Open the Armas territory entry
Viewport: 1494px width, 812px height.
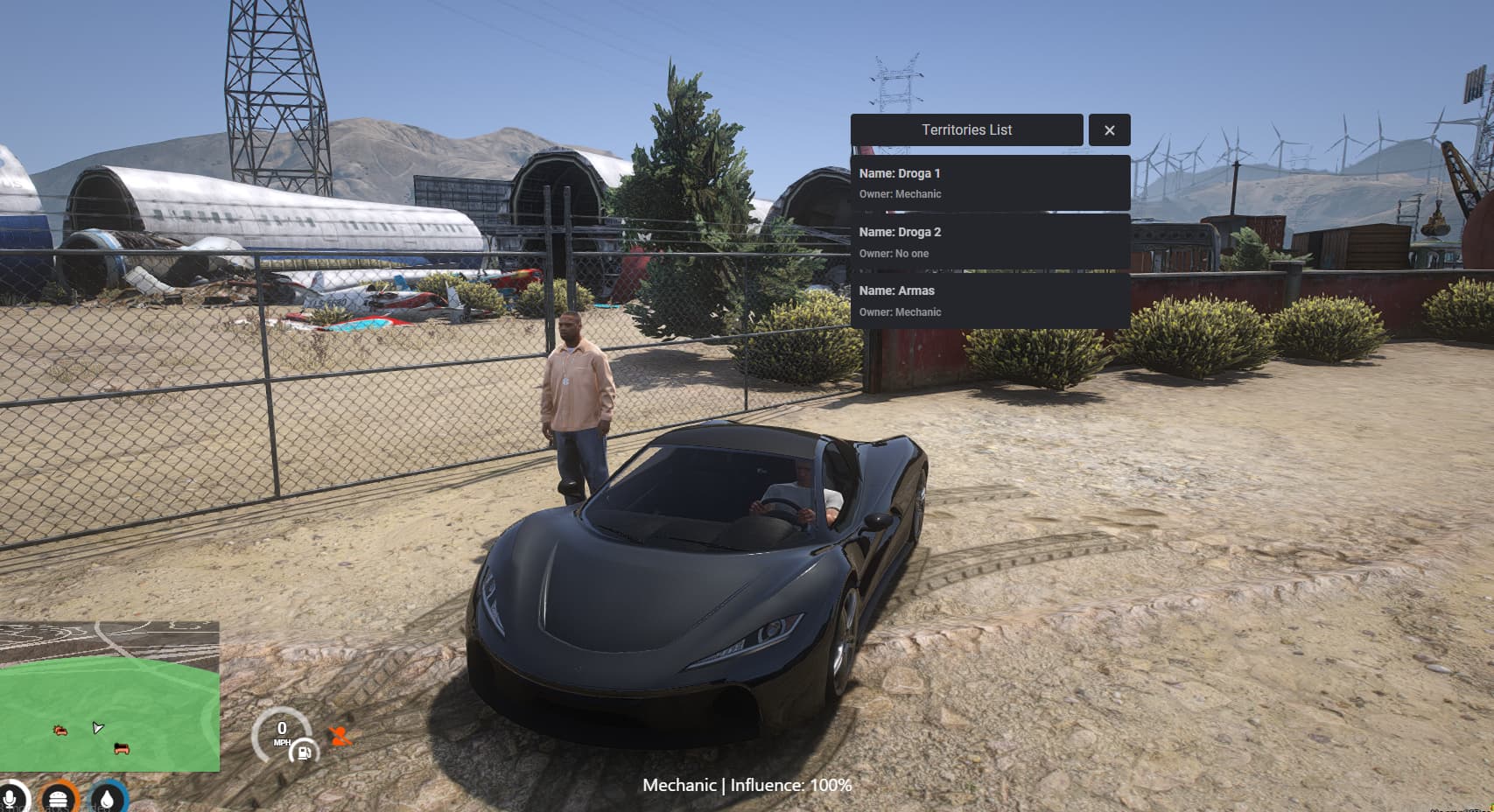[x=990, y=301]
